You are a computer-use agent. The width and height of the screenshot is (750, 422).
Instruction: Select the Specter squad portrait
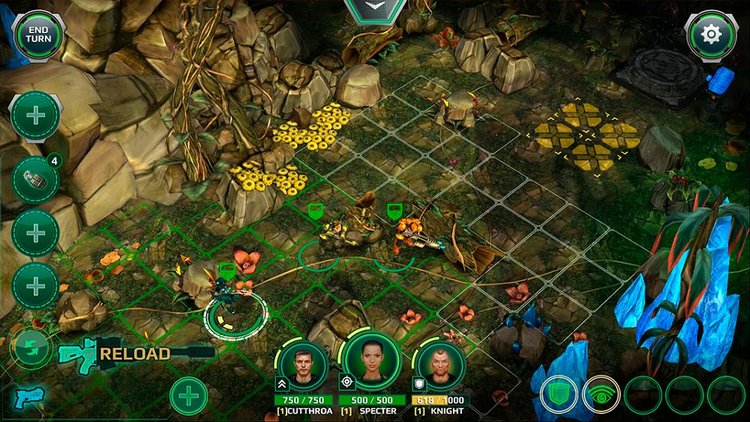372,360
